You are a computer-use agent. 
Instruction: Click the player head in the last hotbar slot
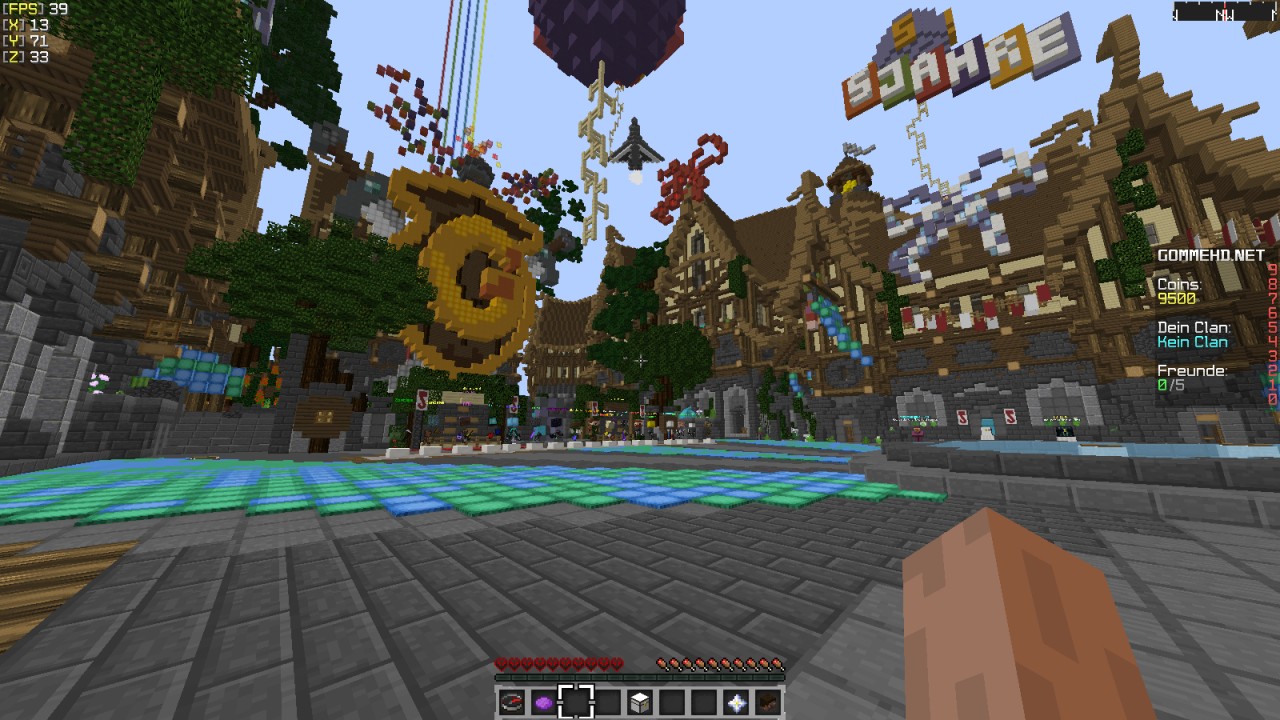[x=768, y=702]
